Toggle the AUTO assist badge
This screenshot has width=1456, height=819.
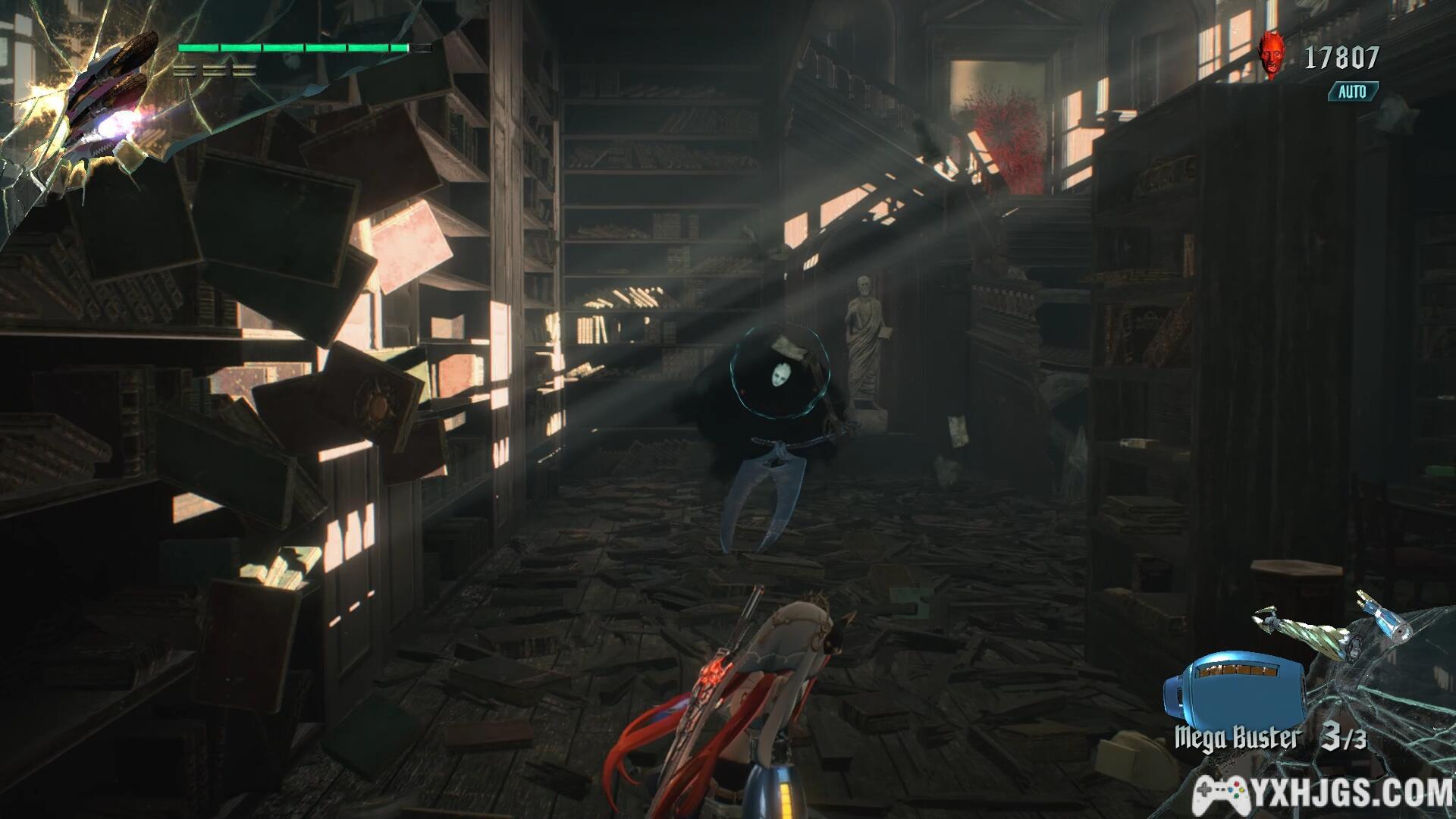1352,92
